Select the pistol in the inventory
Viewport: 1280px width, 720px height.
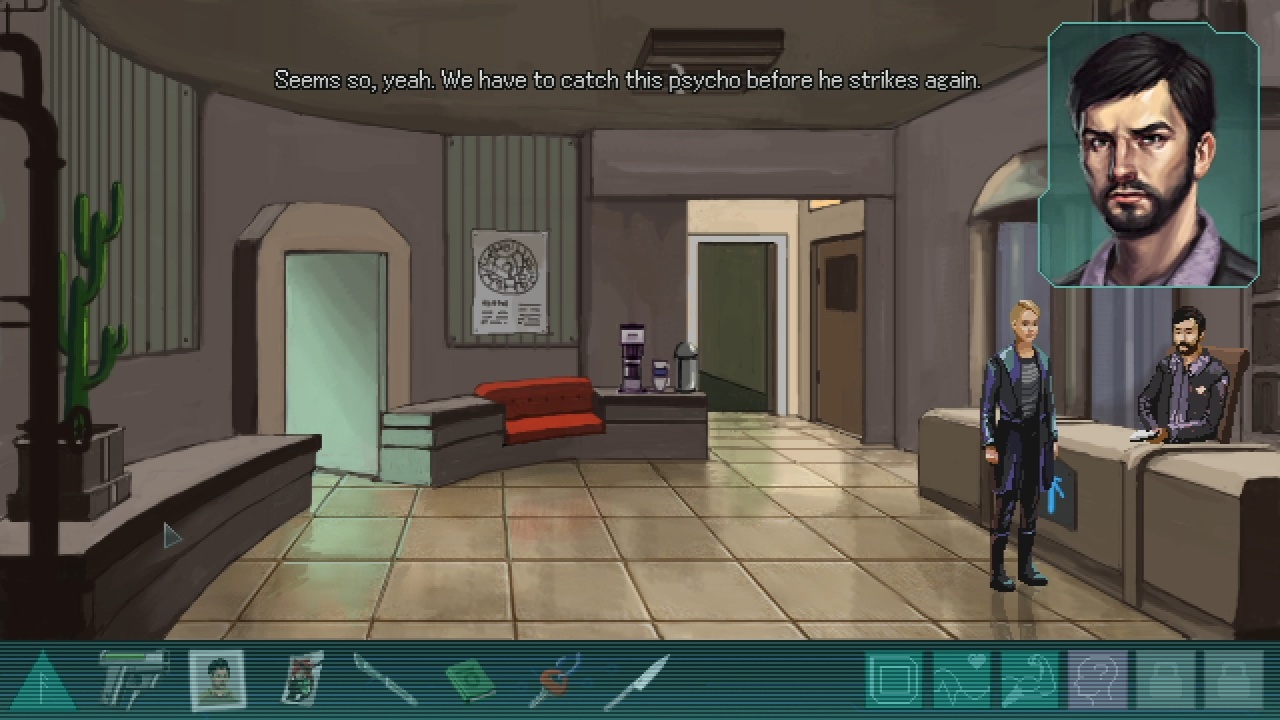coord(132,681)
